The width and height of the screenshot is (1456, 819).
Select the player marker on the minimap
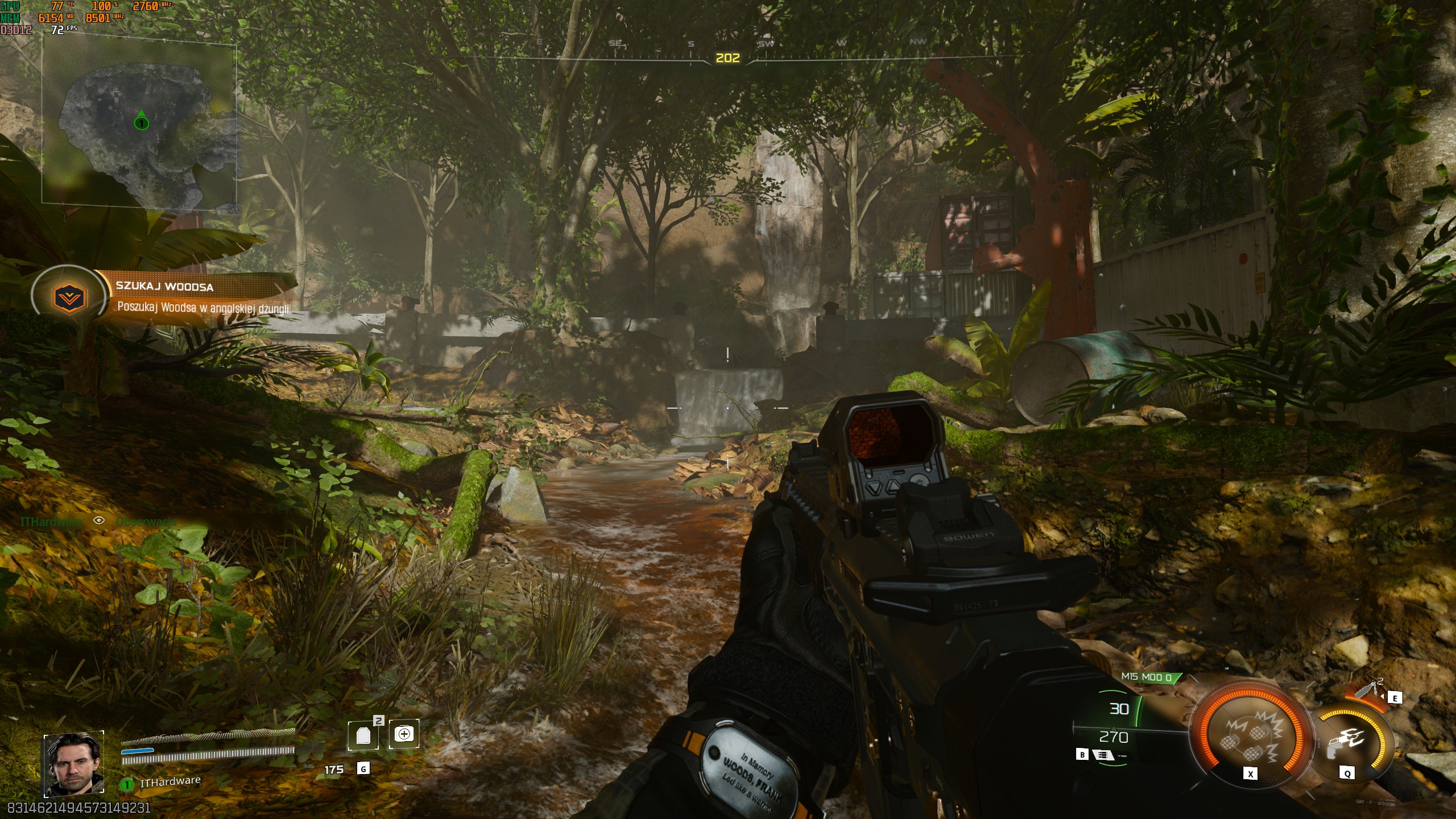coord(141,122)
